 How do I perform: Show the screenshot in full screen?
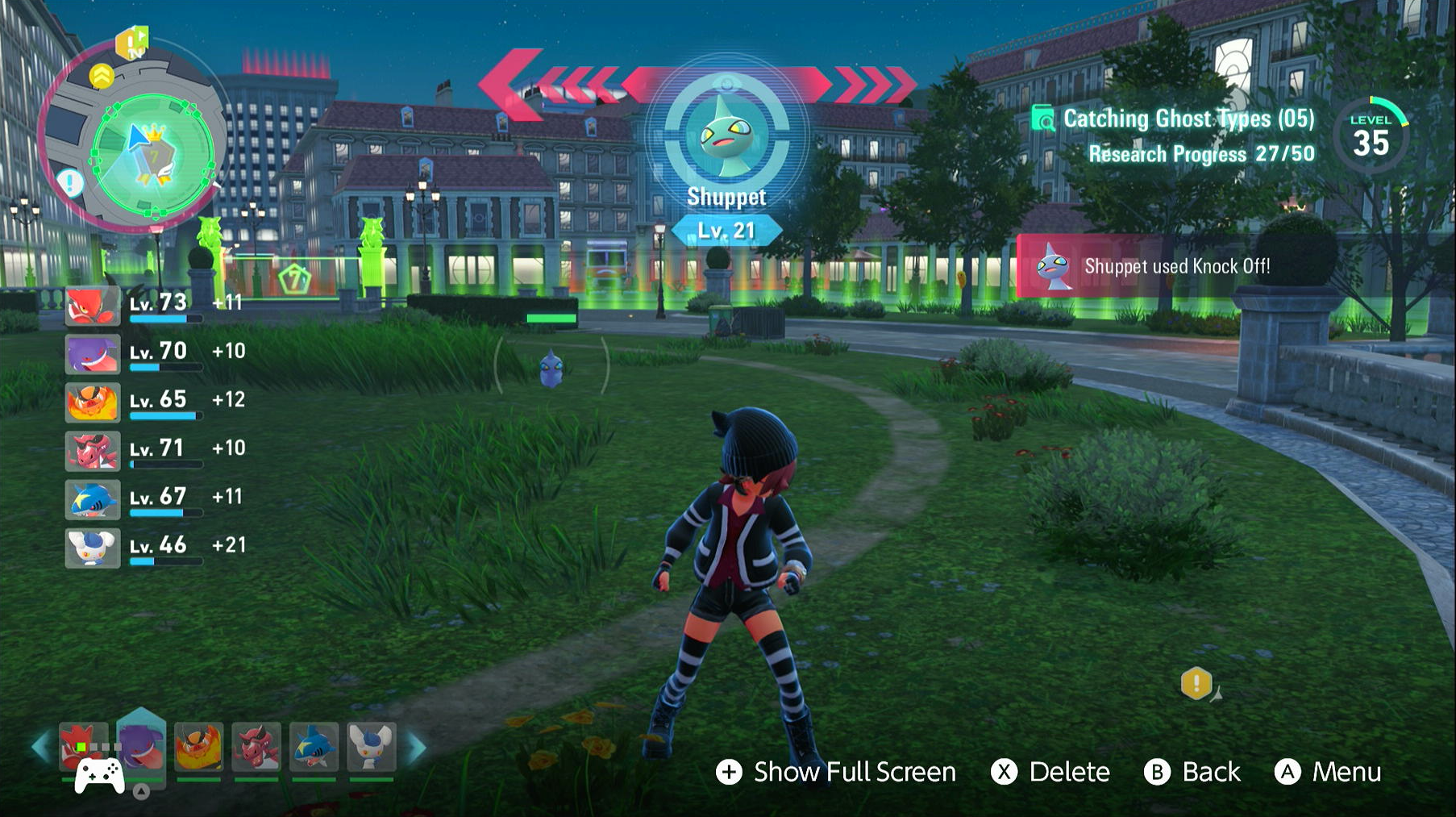[836, 772]
